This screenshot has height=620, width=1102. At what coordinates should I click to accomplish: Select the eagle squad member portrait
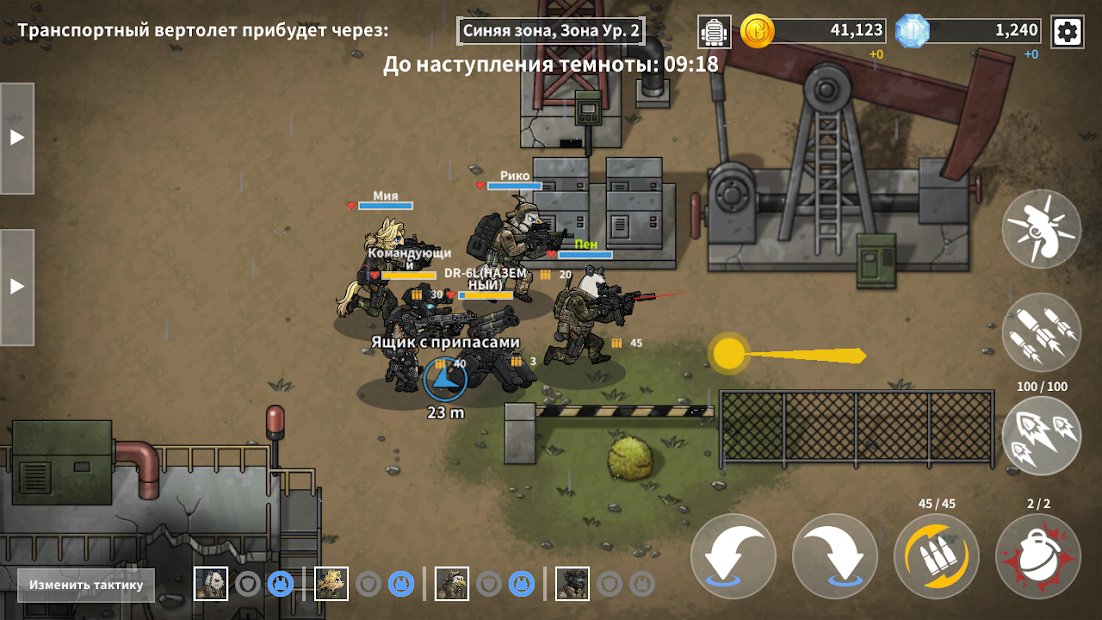[452, 583]
